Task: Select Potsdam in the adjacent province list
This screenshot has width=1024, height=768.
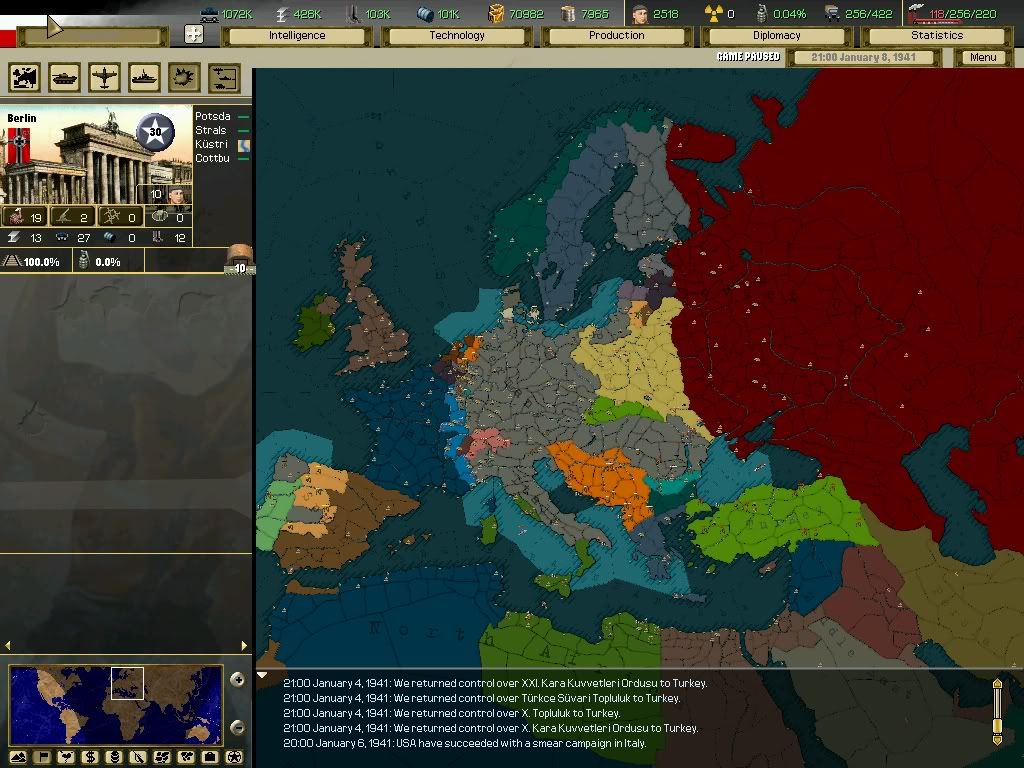Action: (213, 117)
